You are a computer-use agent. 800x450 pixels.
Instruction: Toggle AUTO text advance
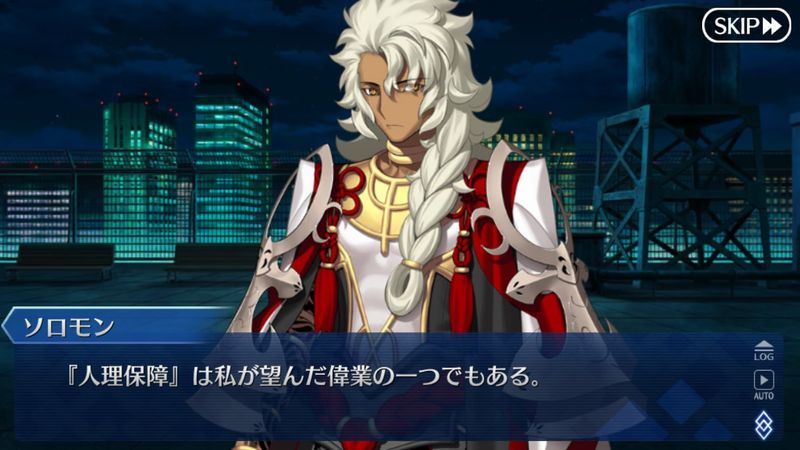pos(764,384)
